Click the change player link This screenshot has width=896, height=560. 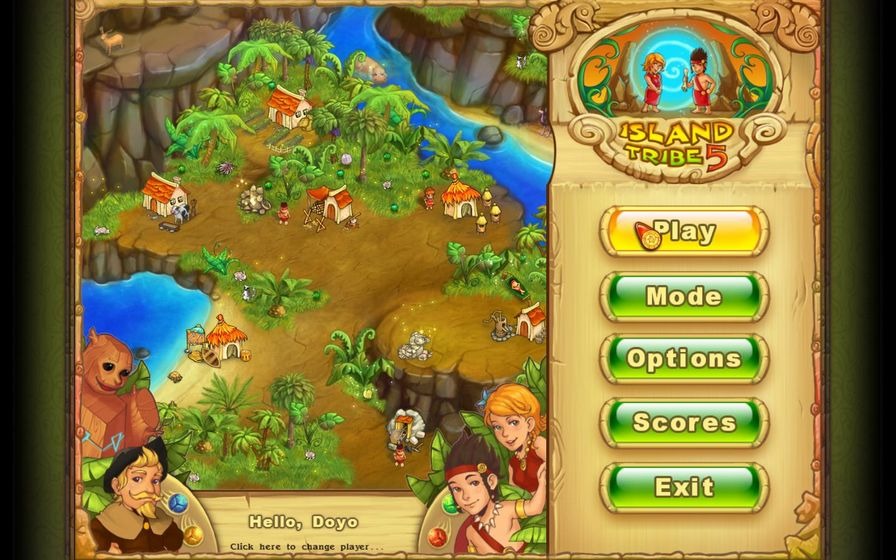(x=307, y=546)
